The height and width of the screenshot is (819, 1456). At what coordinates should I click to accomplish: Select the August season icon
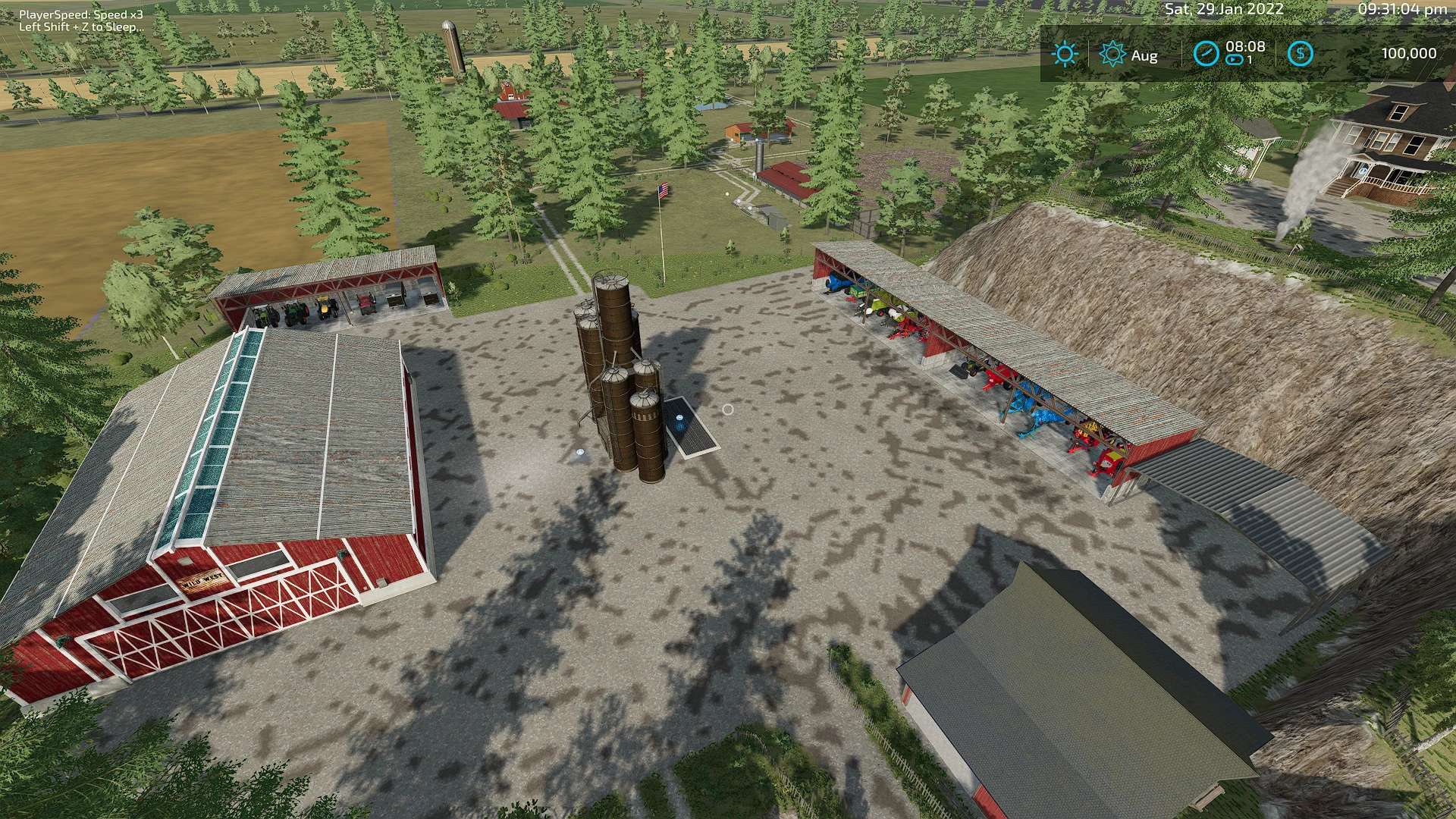1112,54
